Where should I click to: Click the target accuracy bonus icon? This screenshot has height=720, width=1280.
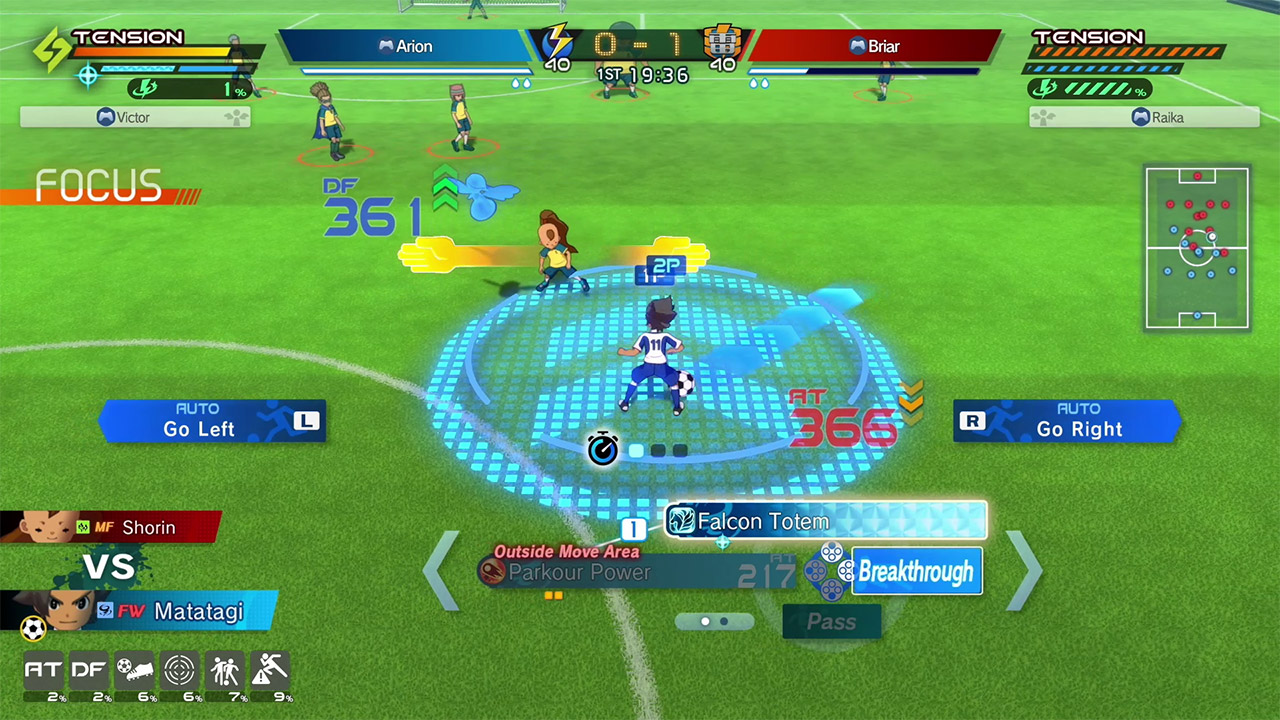click(180, 670)
